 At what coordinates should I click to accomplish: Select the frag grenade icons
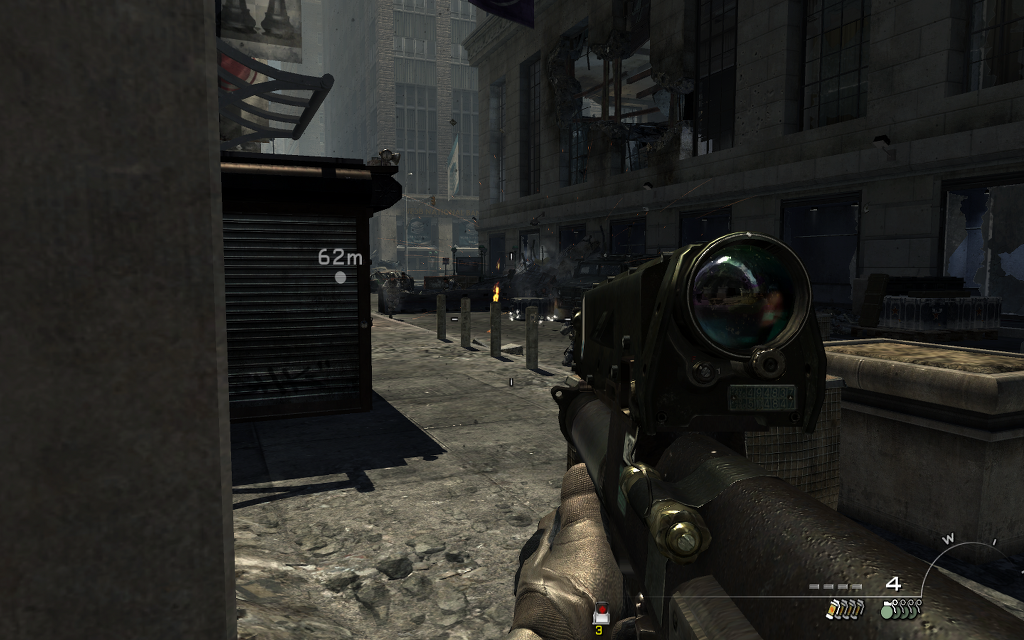pyautogui.click(x=902, y=609)
